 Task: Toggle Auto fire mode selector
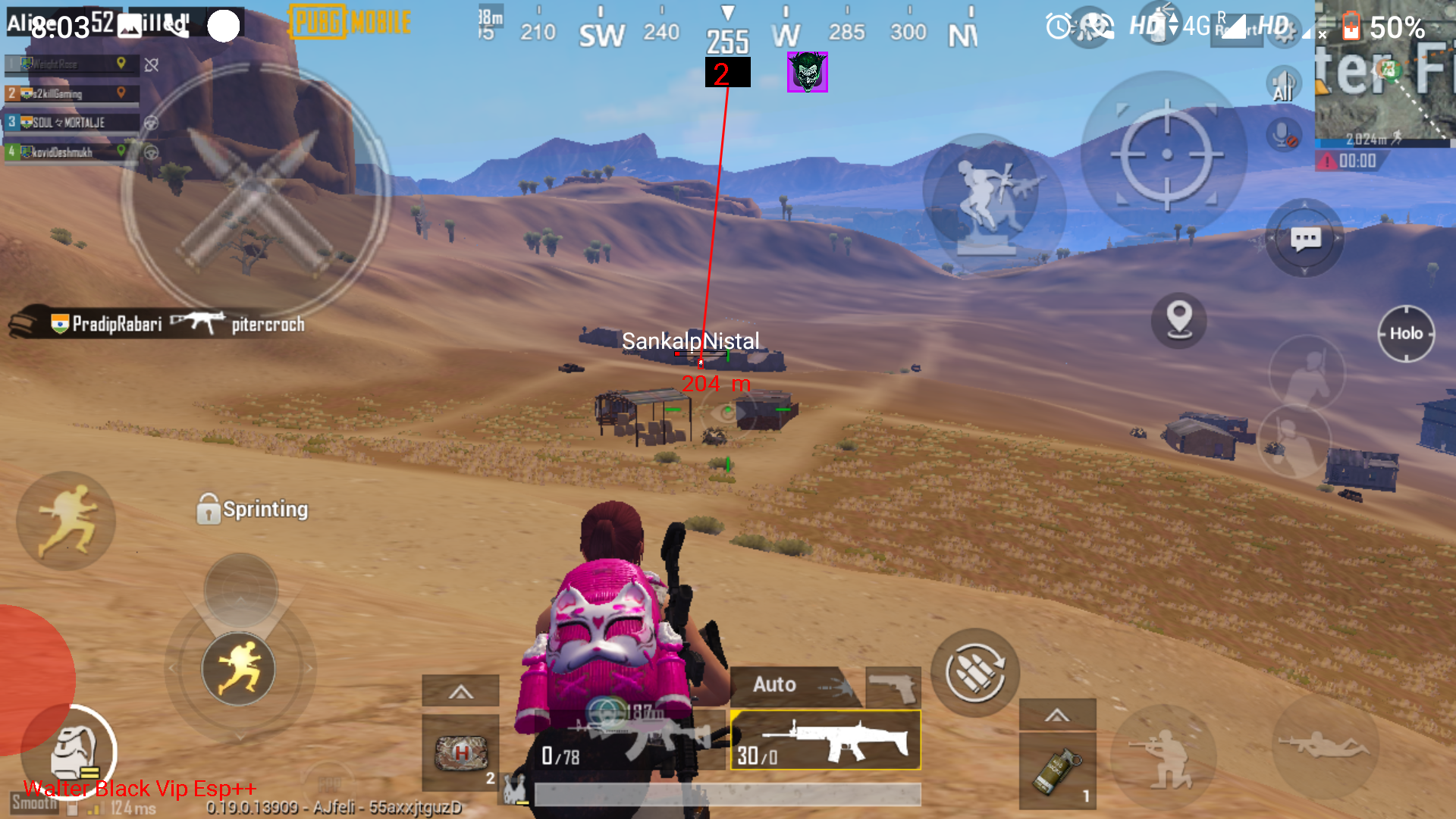coord(772,684)
